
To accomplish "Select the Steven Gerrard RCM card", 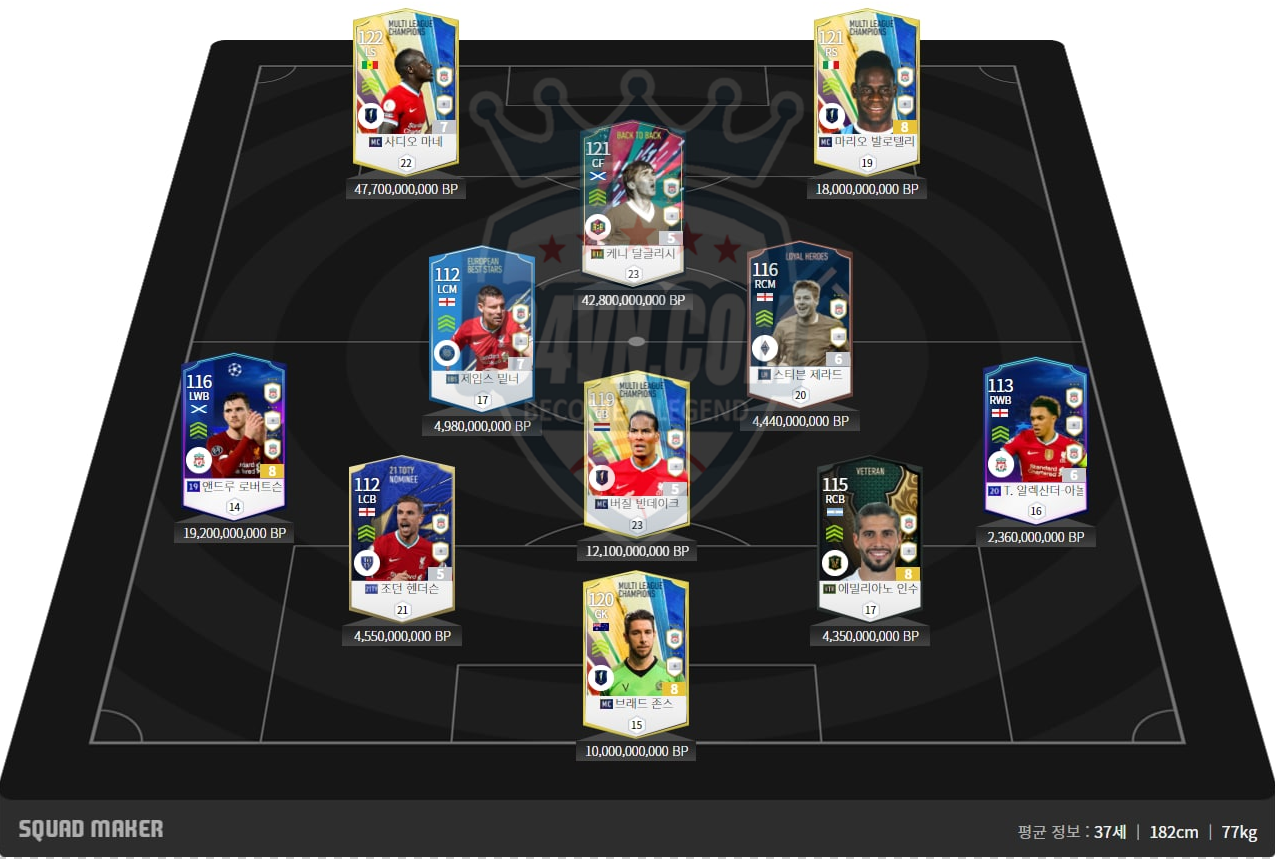I will 800,316.
